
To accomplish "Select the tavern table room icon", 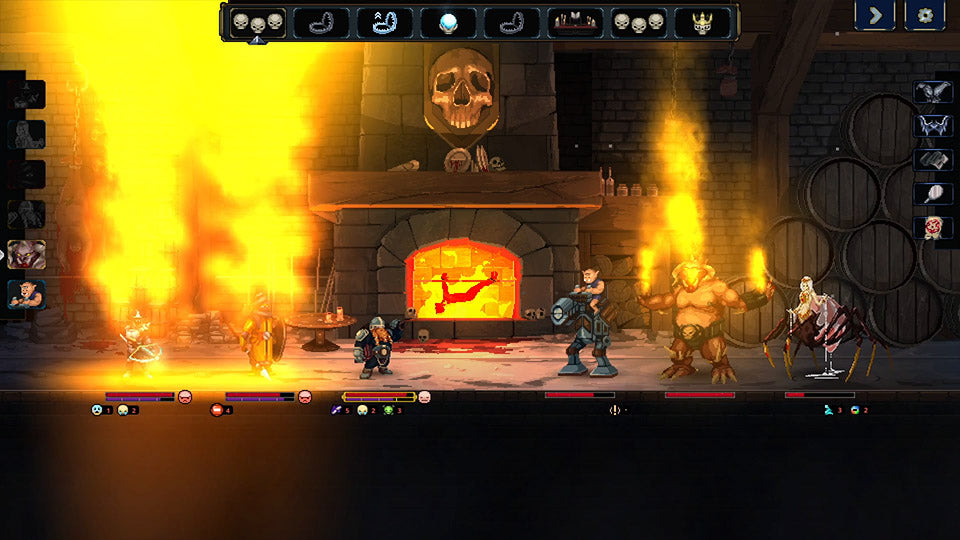I will (x=576, y=22).
